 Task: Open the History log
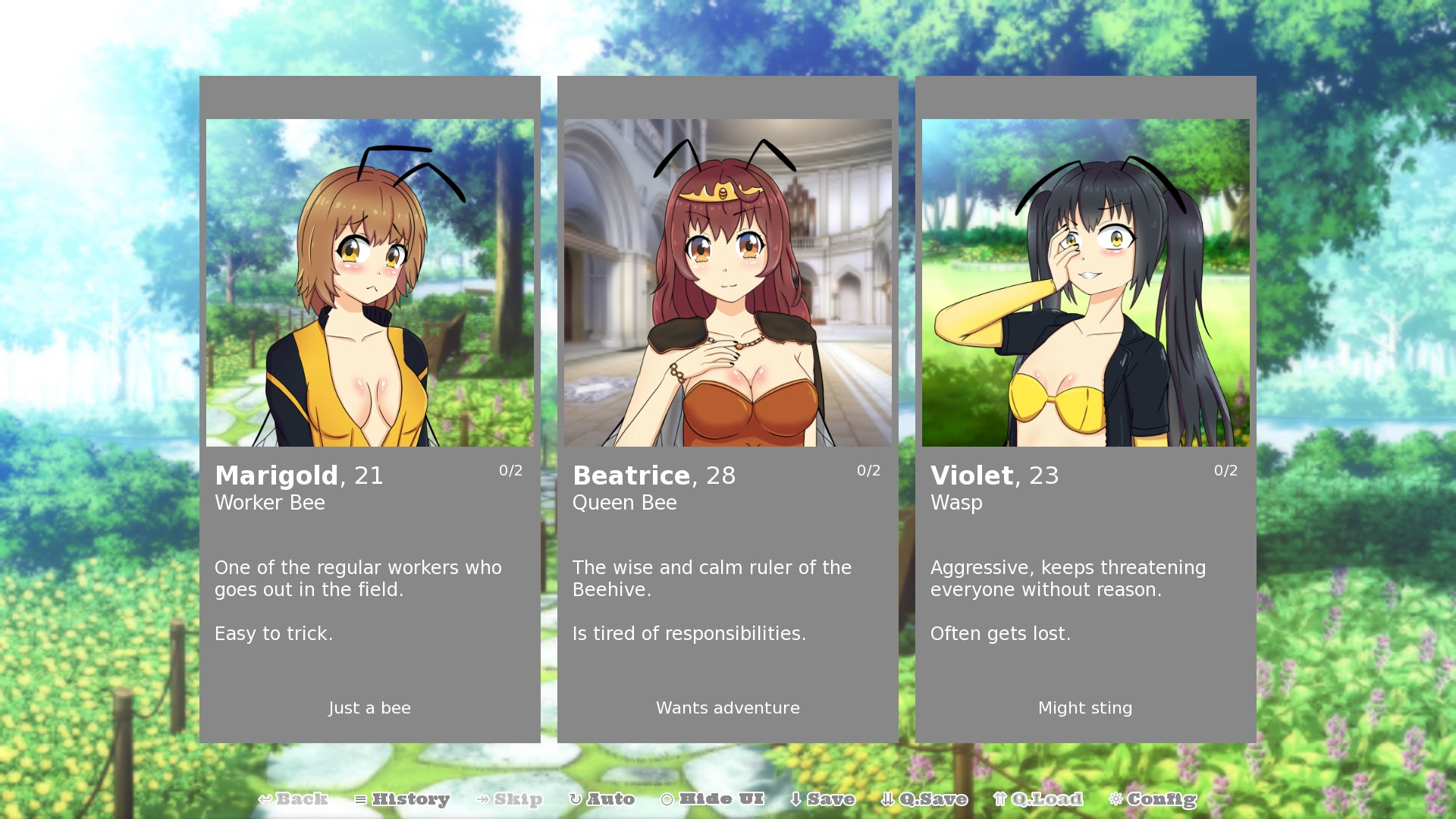coord(403,799)
